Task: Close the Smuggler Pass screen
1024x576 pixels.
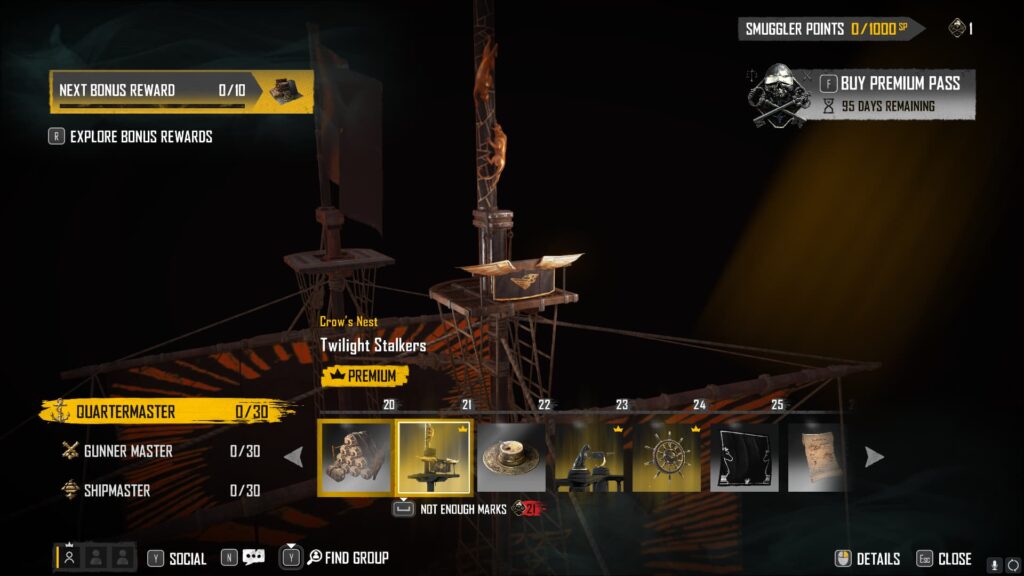Action: coord(945,559)
